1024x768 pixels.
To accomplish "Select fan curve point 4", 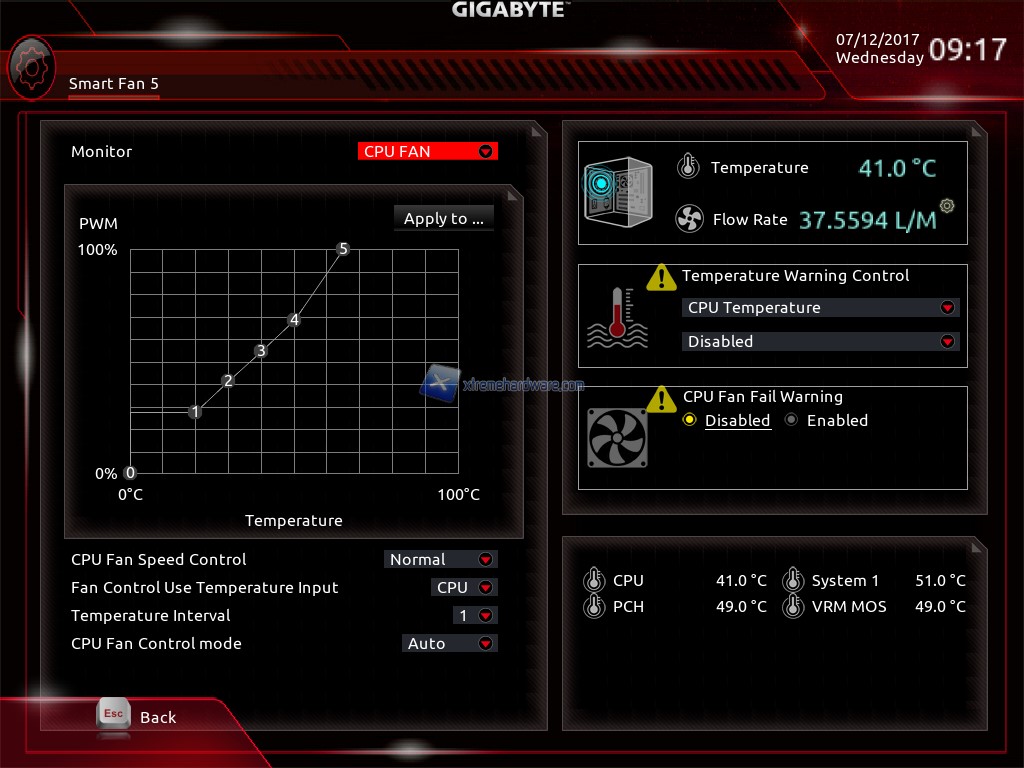I will (x=294, y=320).
